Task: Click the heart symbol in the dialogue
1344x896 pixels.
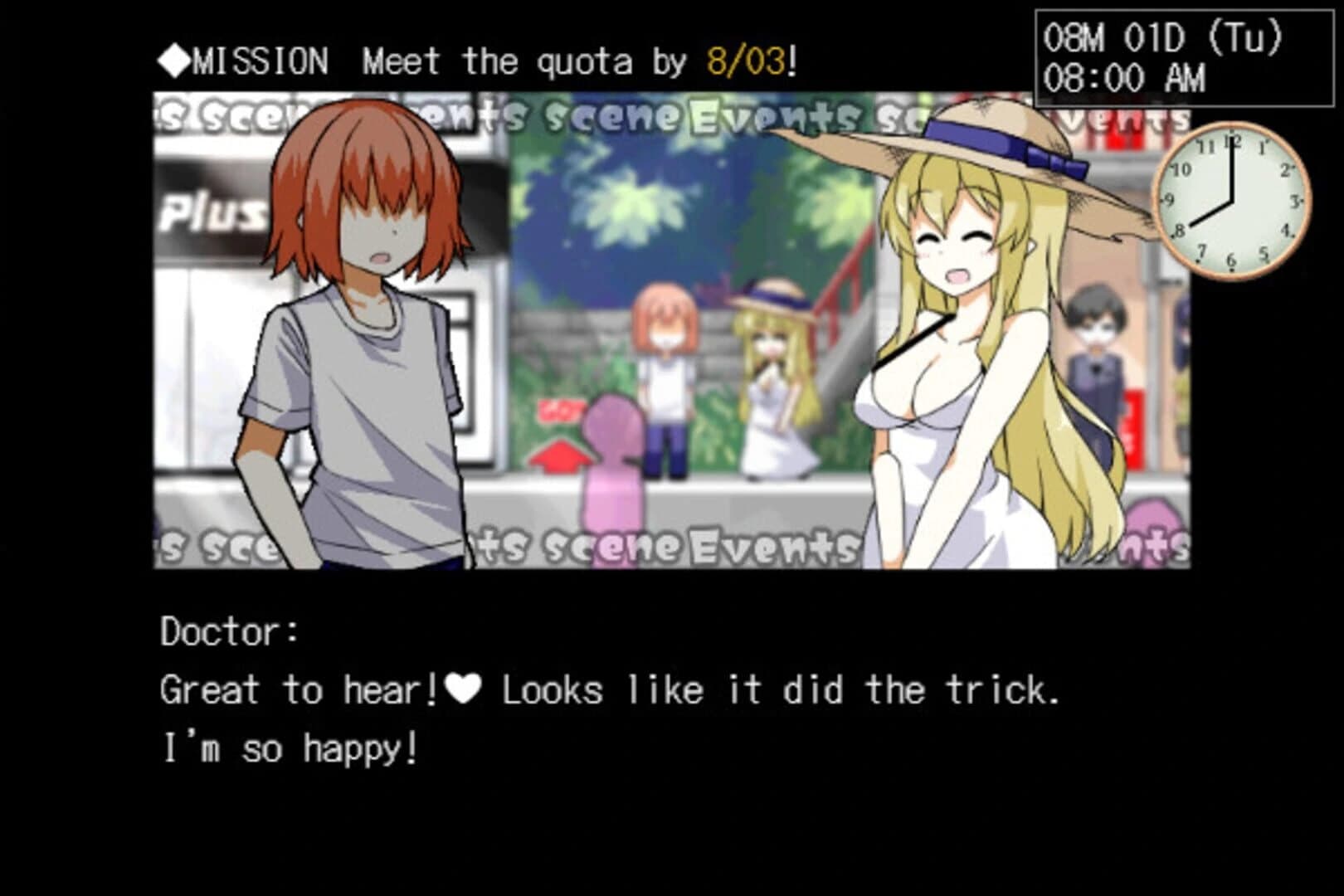Action: tap(464, 689)
